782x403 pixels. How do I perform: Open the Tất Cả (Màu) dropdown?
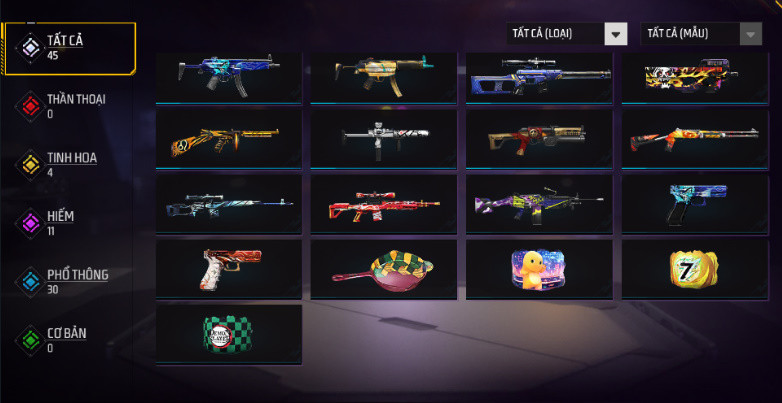coord(701,34)
